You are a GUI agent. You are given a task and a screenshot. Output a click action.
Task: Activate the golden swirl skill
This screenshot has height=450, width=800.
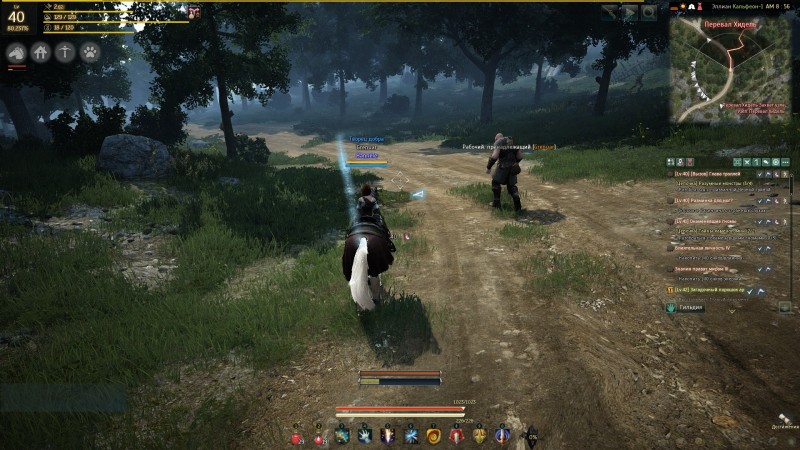[434, 437]
